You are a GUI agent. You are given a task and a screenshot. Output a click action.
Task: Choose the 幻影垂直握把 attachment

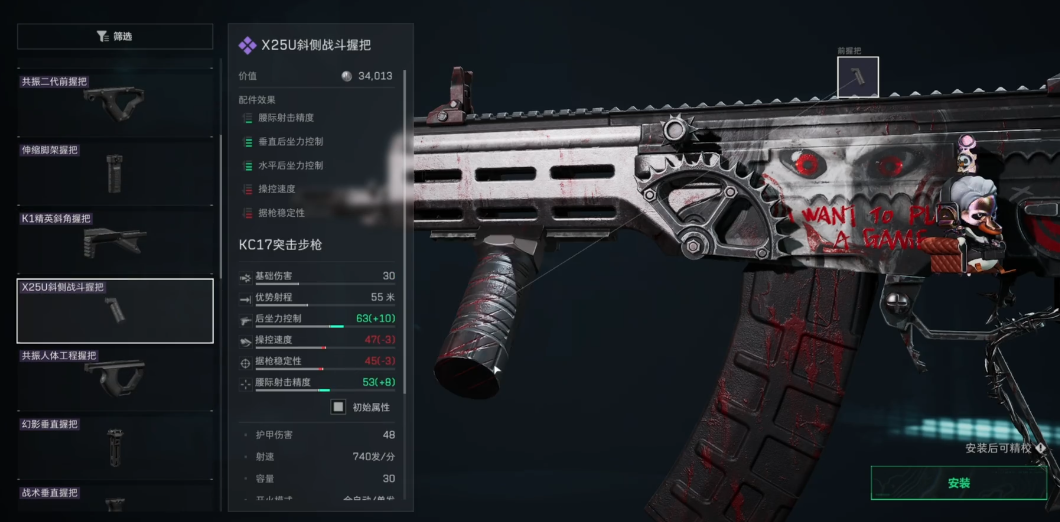pos(115,446)
